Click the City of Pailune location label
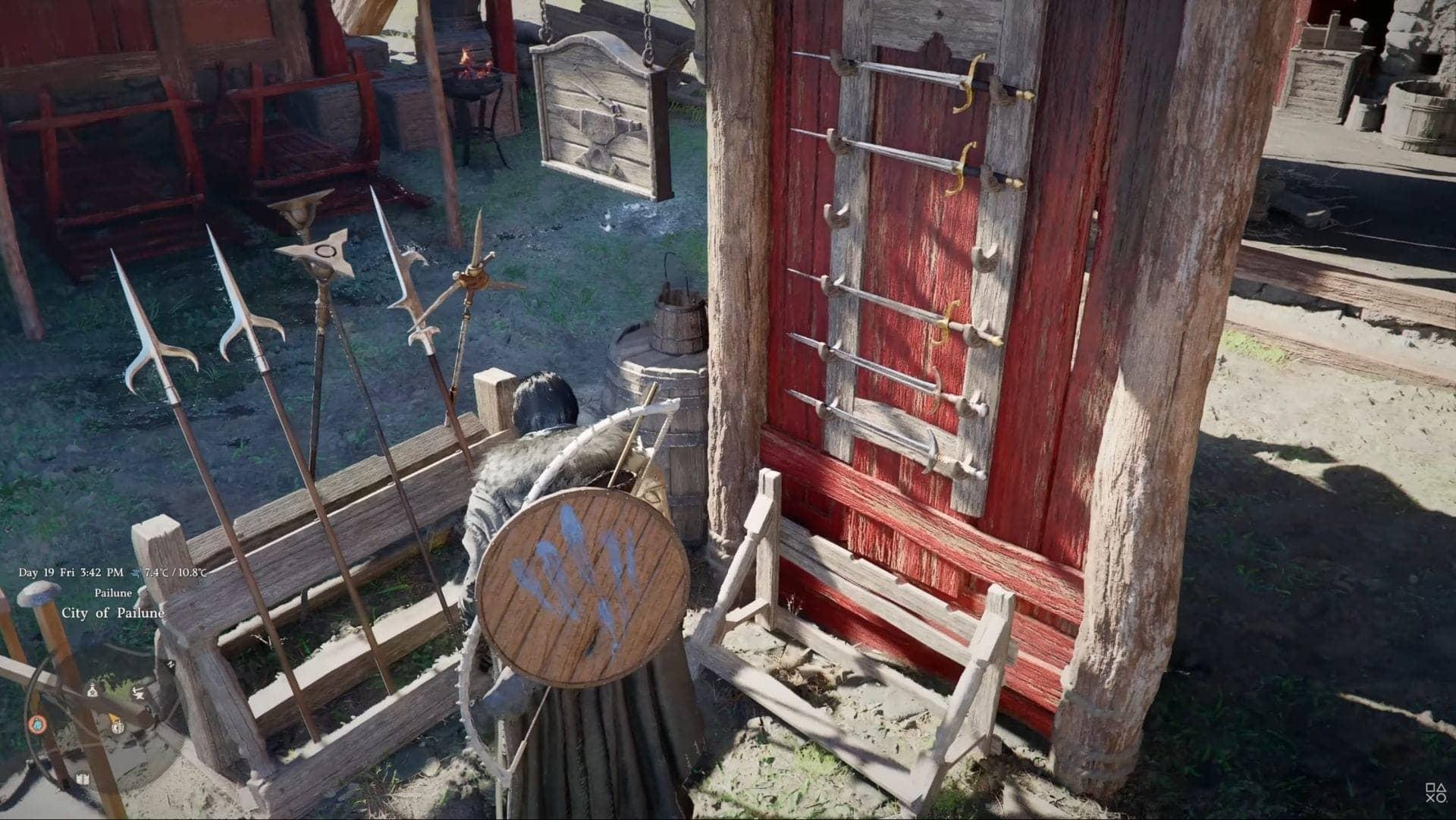 112,612
